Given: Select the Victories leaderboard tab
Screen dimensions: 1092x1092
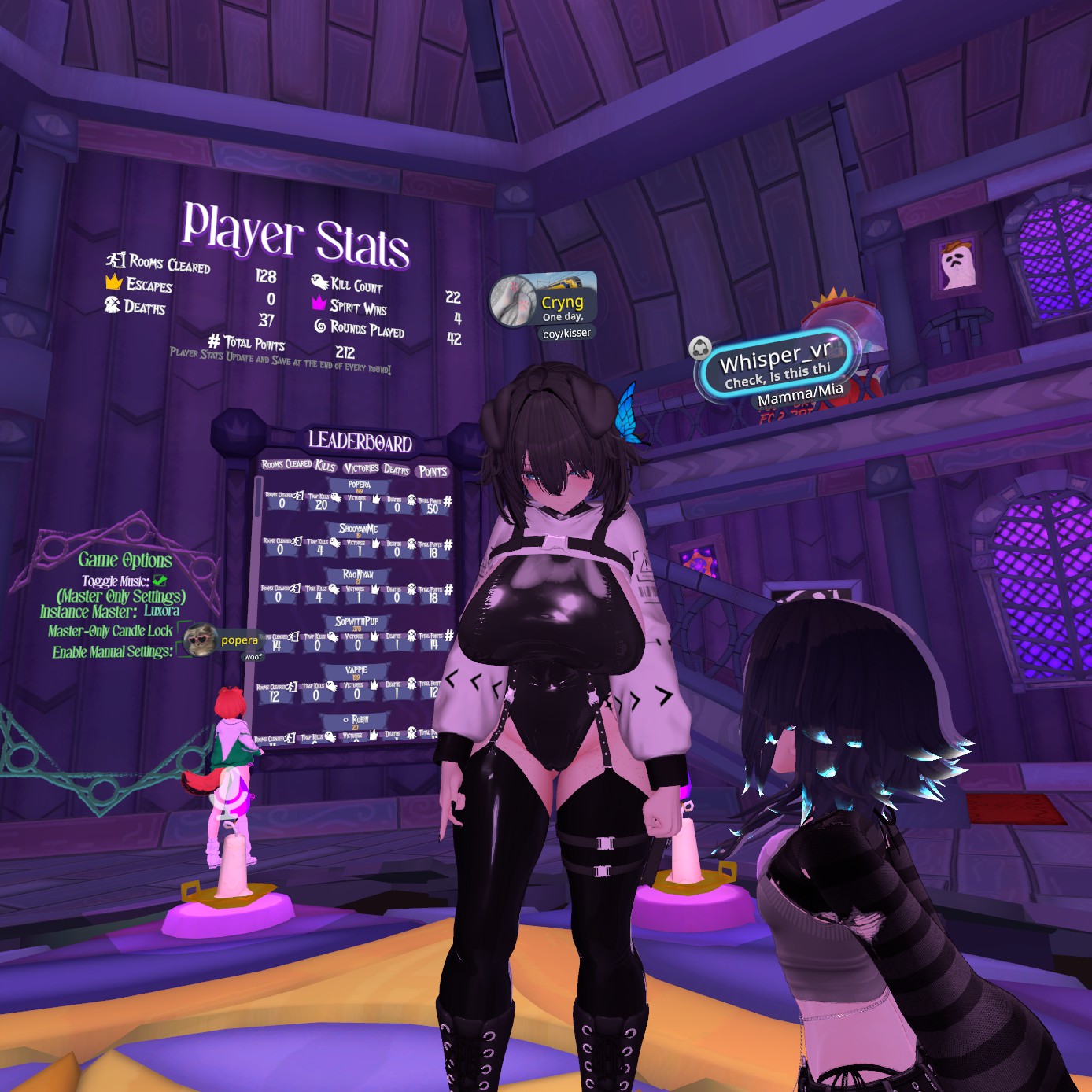Looking at the screenshot, I should (361, 468).
